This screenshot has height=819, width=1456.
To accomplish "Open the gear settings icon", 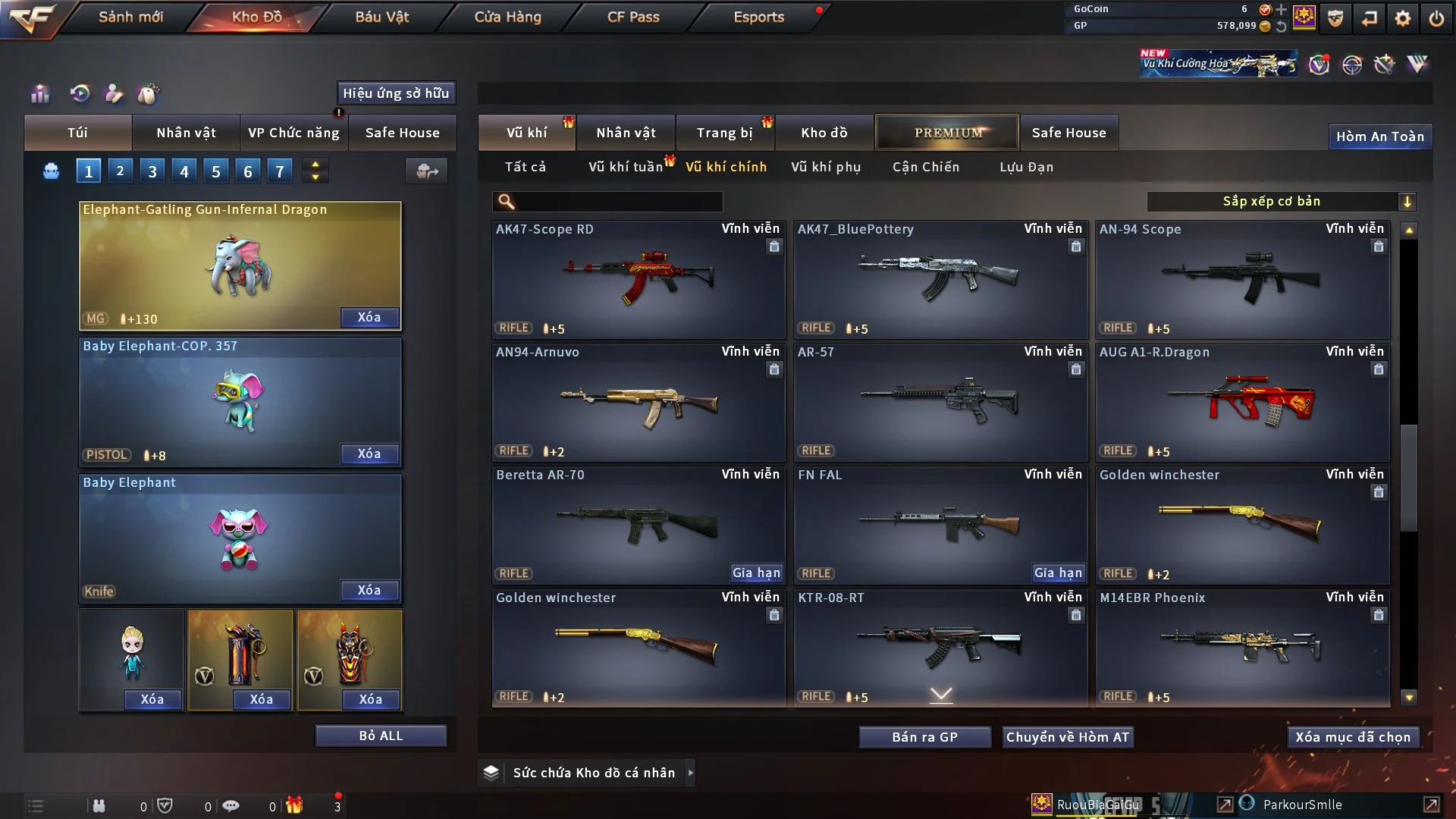I will click(1402, 18).
